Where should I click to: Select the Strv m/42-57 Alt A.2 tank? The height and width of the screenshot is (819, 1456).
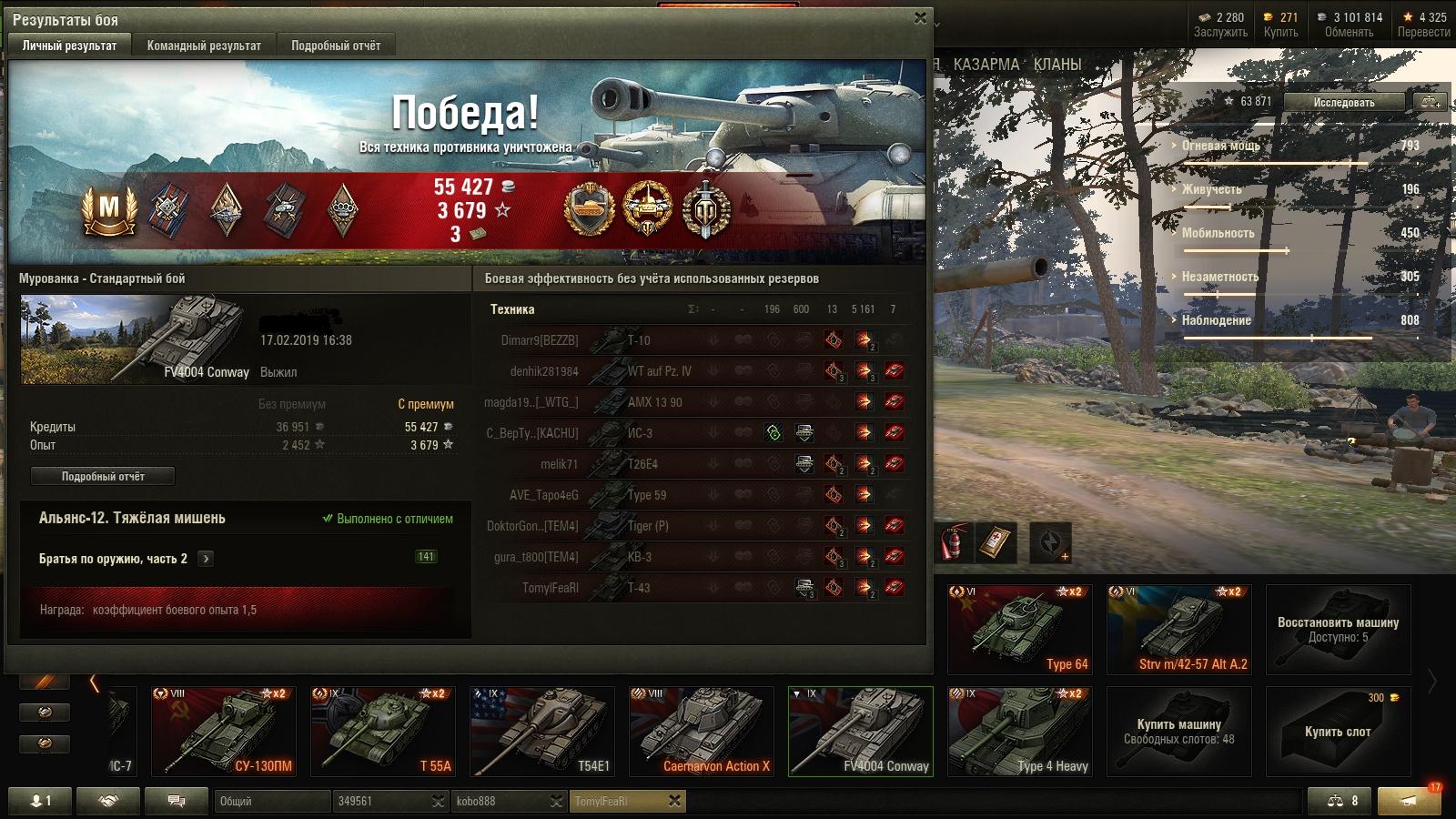[1178, 629]
